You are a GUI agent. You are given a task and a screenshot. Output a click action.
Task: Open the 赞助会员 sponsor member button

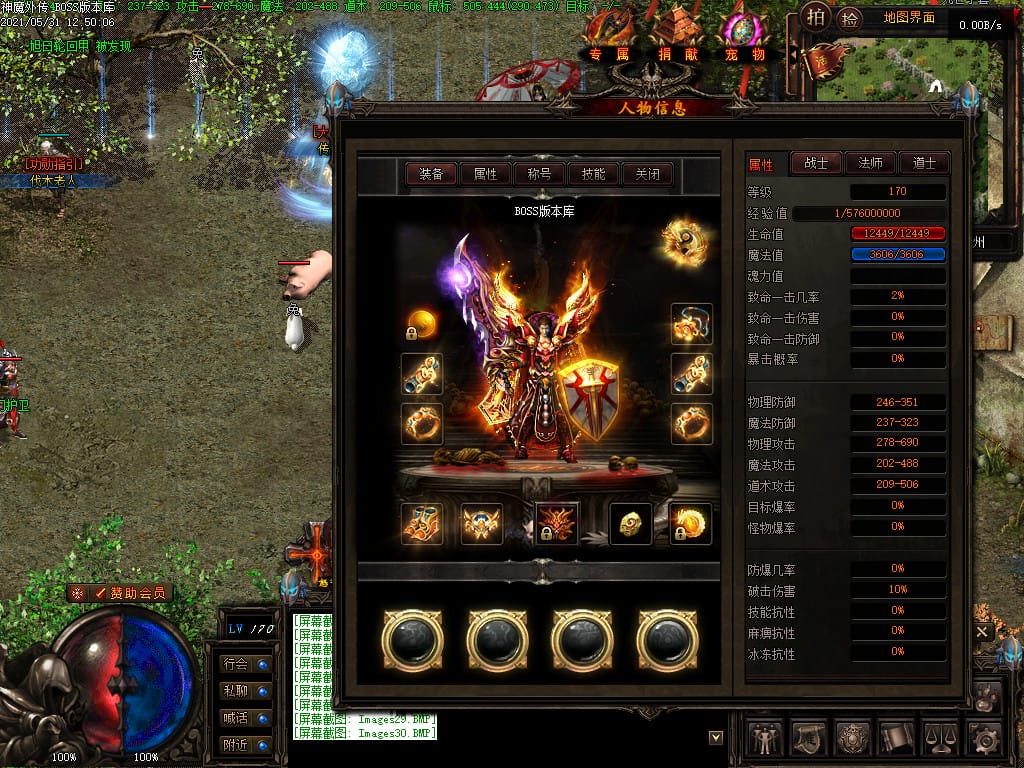pos(121,593)
